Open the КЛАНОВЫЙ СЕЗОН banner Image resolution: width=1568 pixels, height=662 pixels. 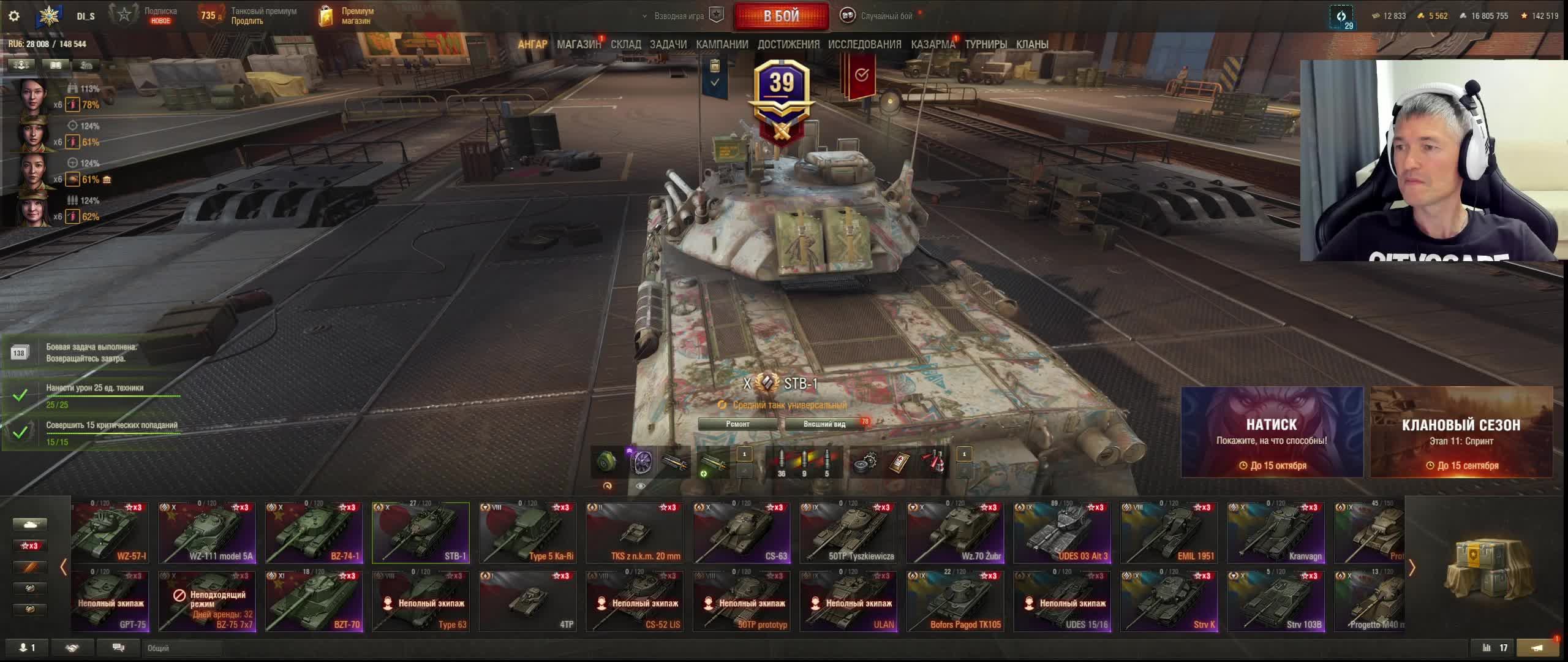click(x=1461, y=432)
